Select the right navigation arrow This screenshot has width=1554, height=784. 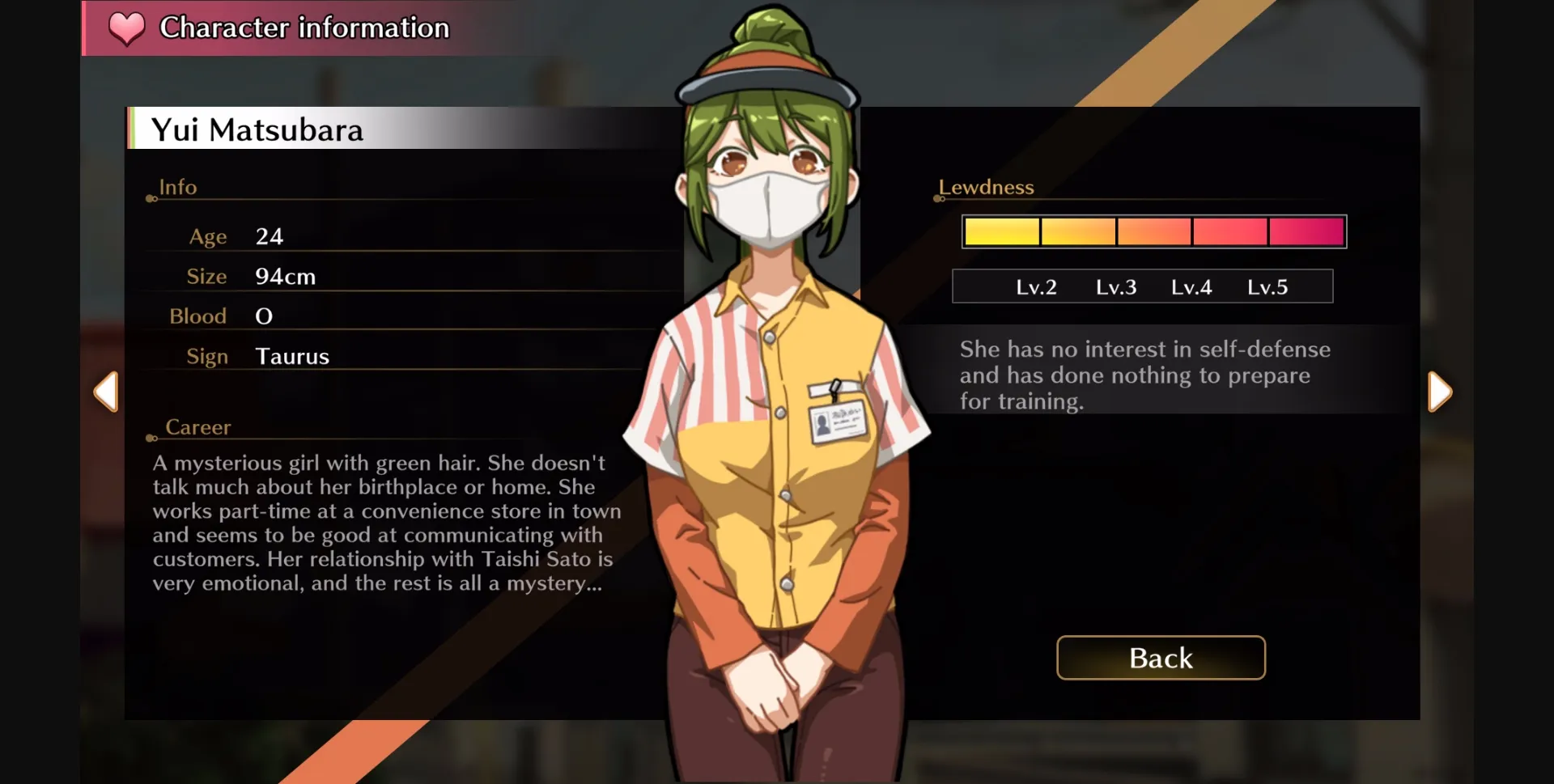pos(1440,392)
